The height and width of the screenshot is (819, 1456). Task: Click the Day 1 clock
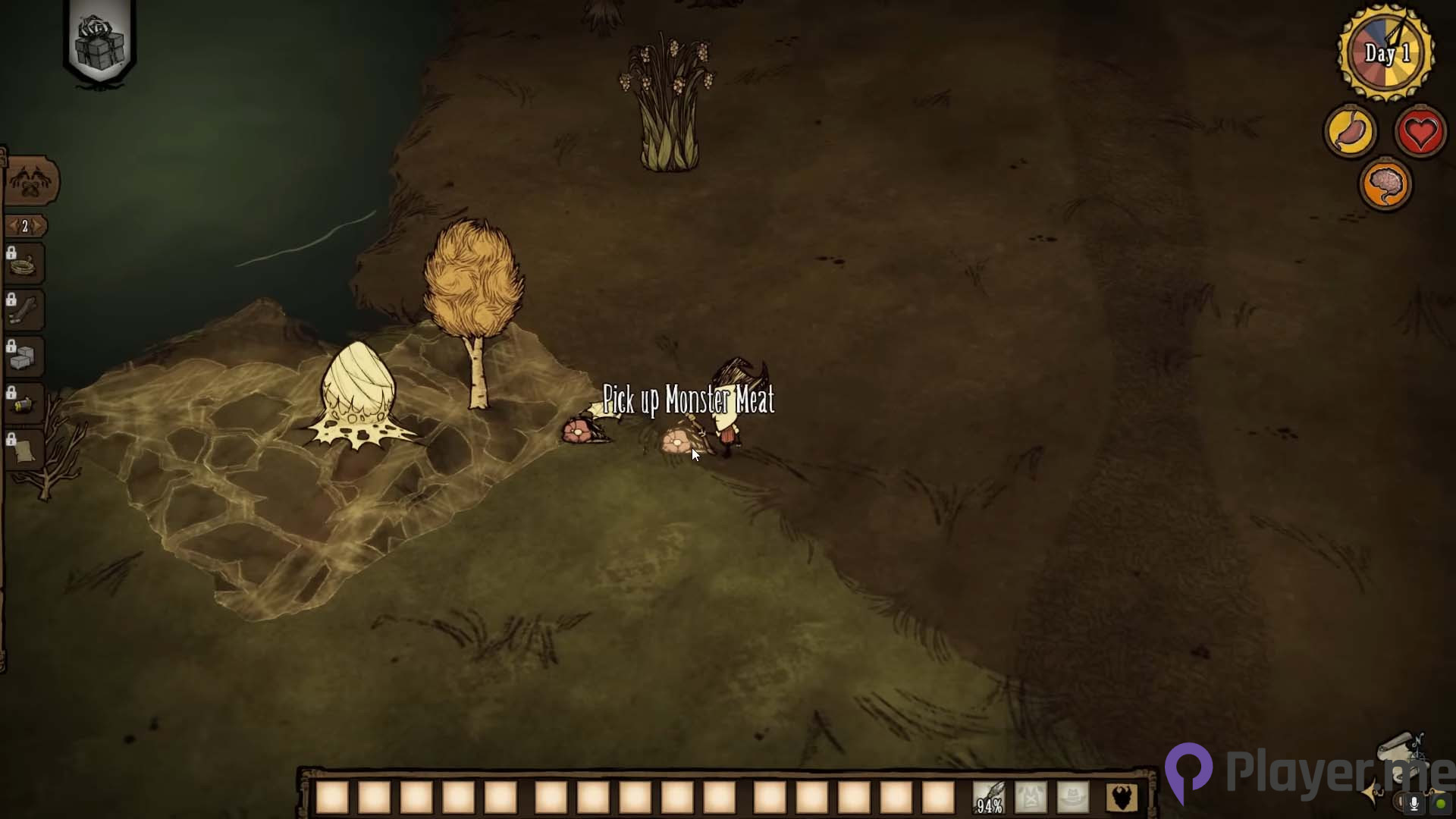point(1387,52)
